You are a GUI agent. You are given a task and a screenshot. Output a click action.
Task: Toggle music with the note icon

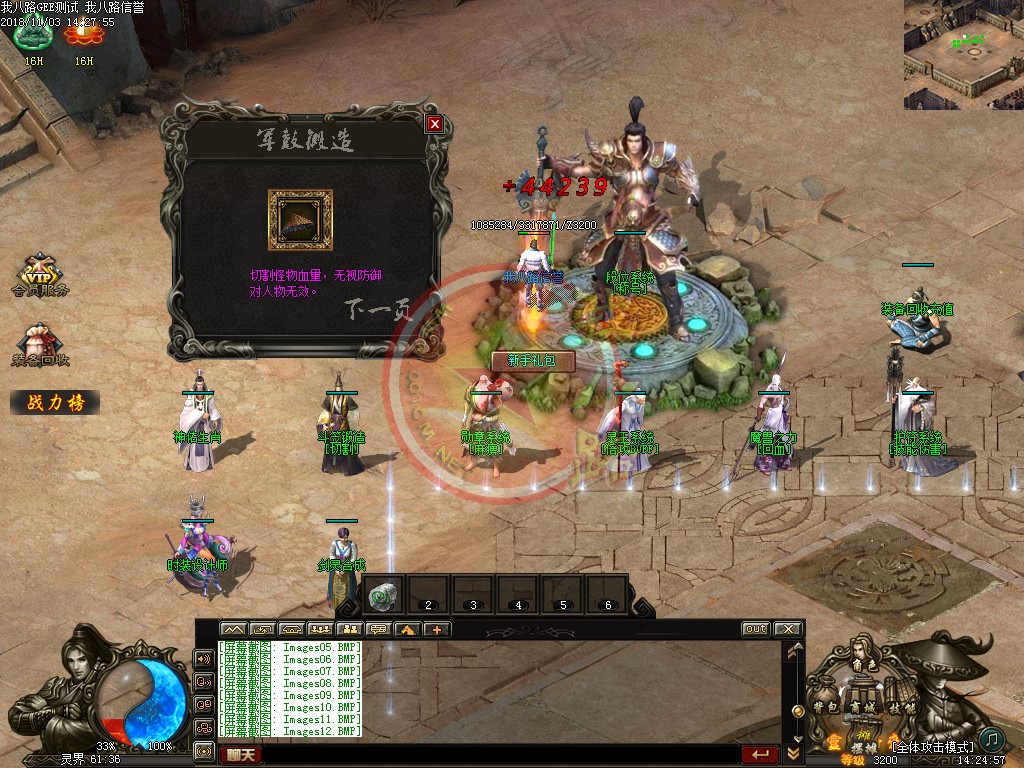pyautogui.click(x=991, y=740)
